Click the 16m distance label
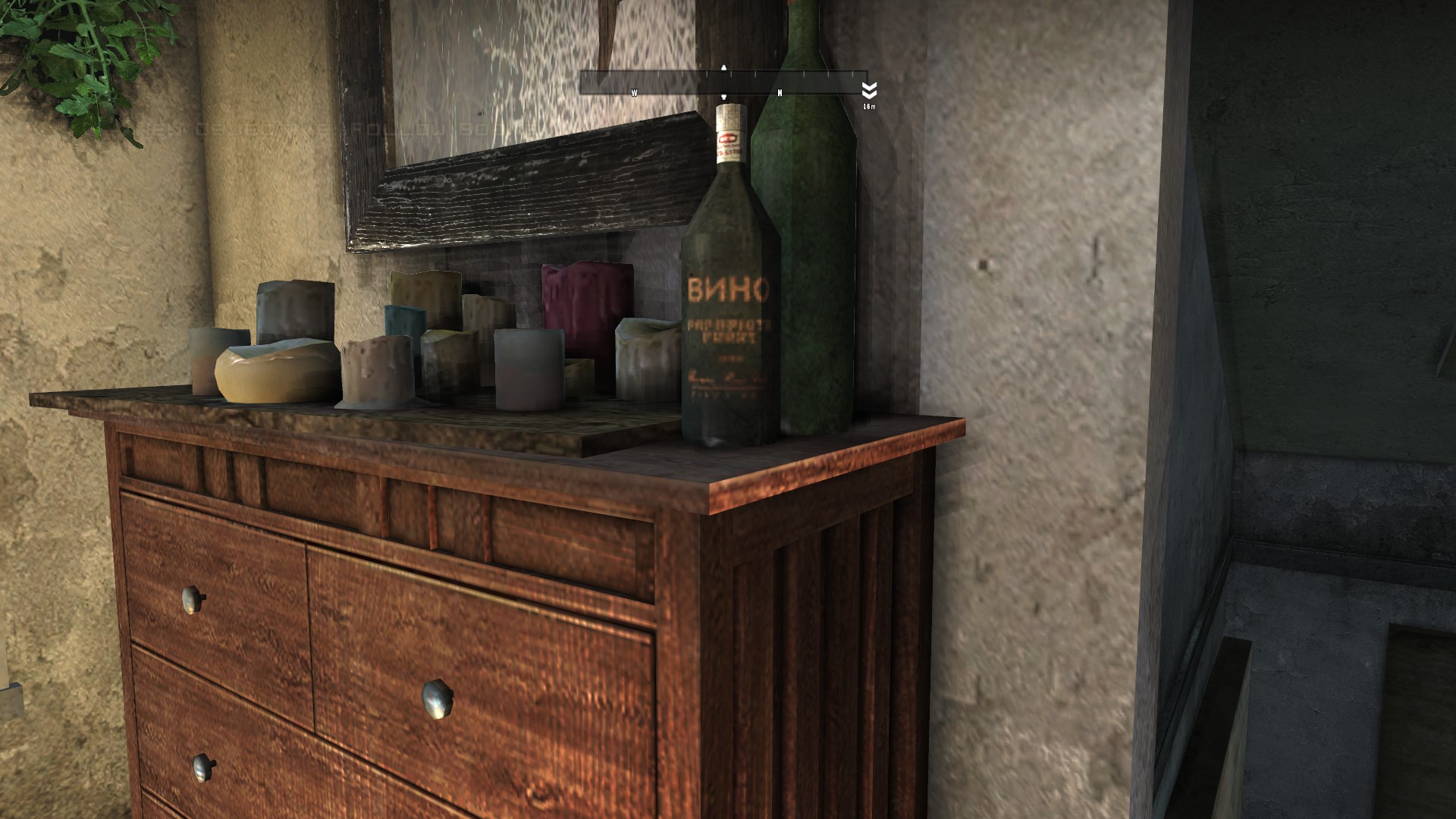The height and width of the screenshot is (819, 1456). click(871, 107)
